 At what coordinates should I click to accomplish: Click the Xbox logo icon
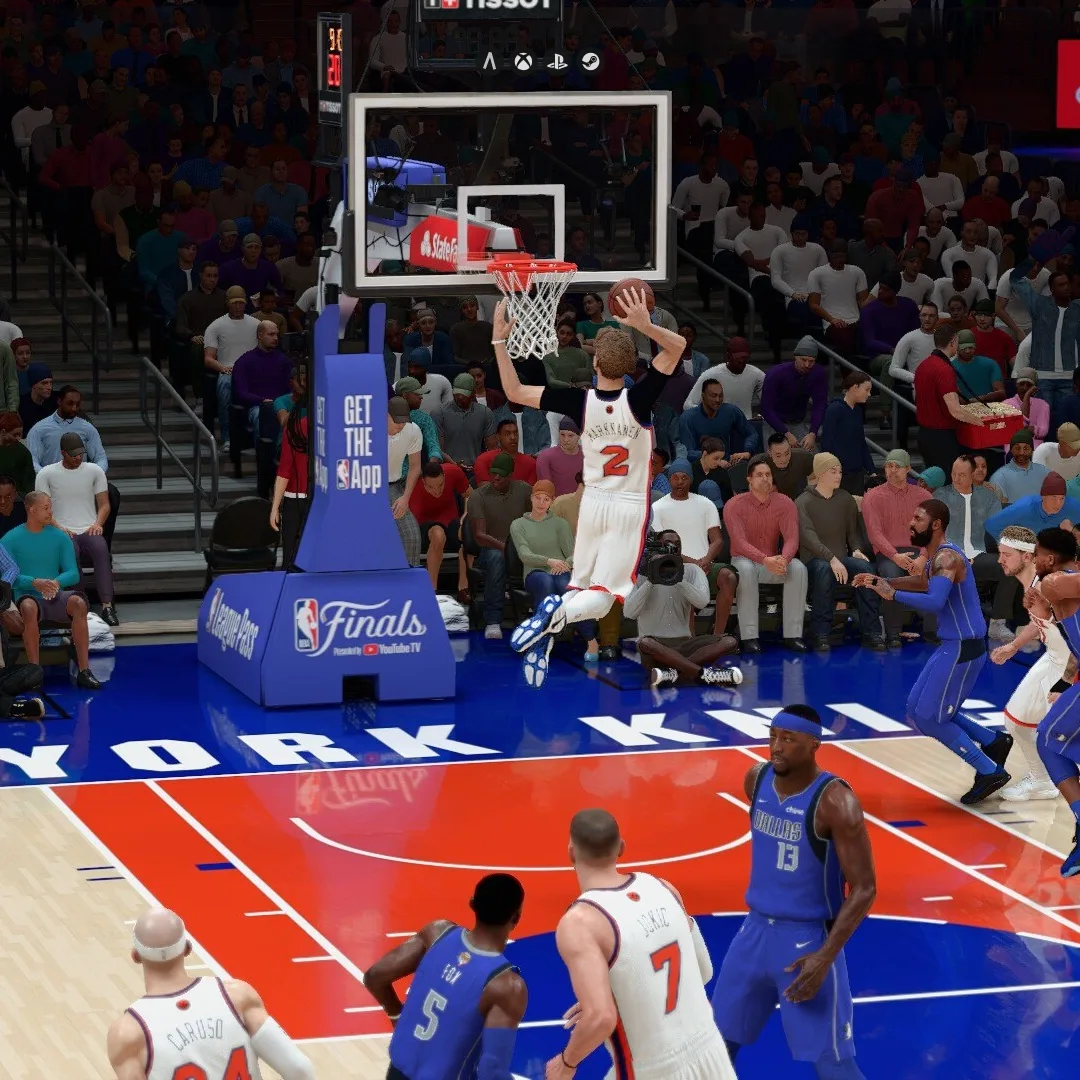coord(523,61)
